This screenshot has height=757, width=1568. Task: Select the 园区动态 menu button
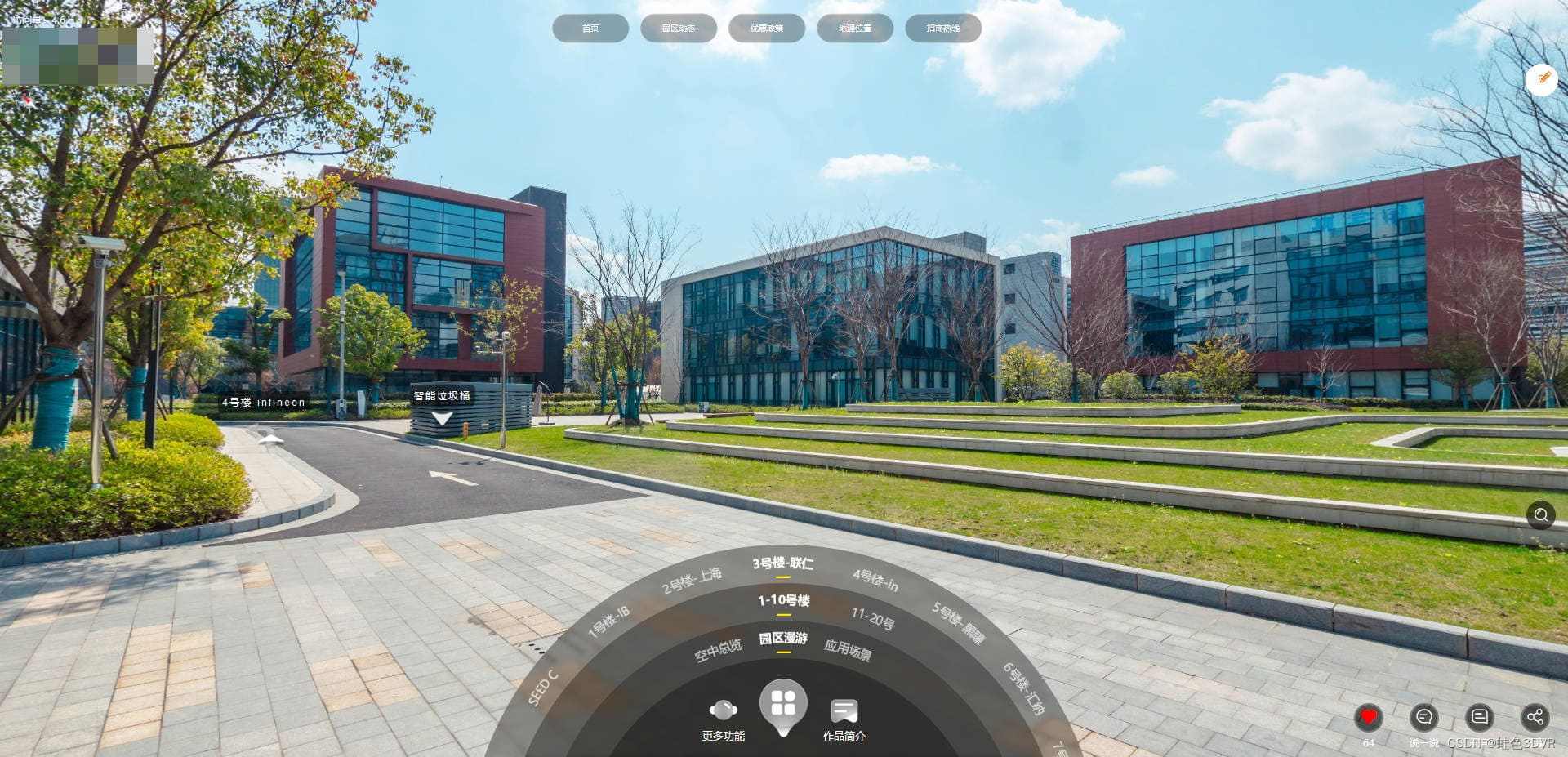pyautogui.click(x=679, y=29)
